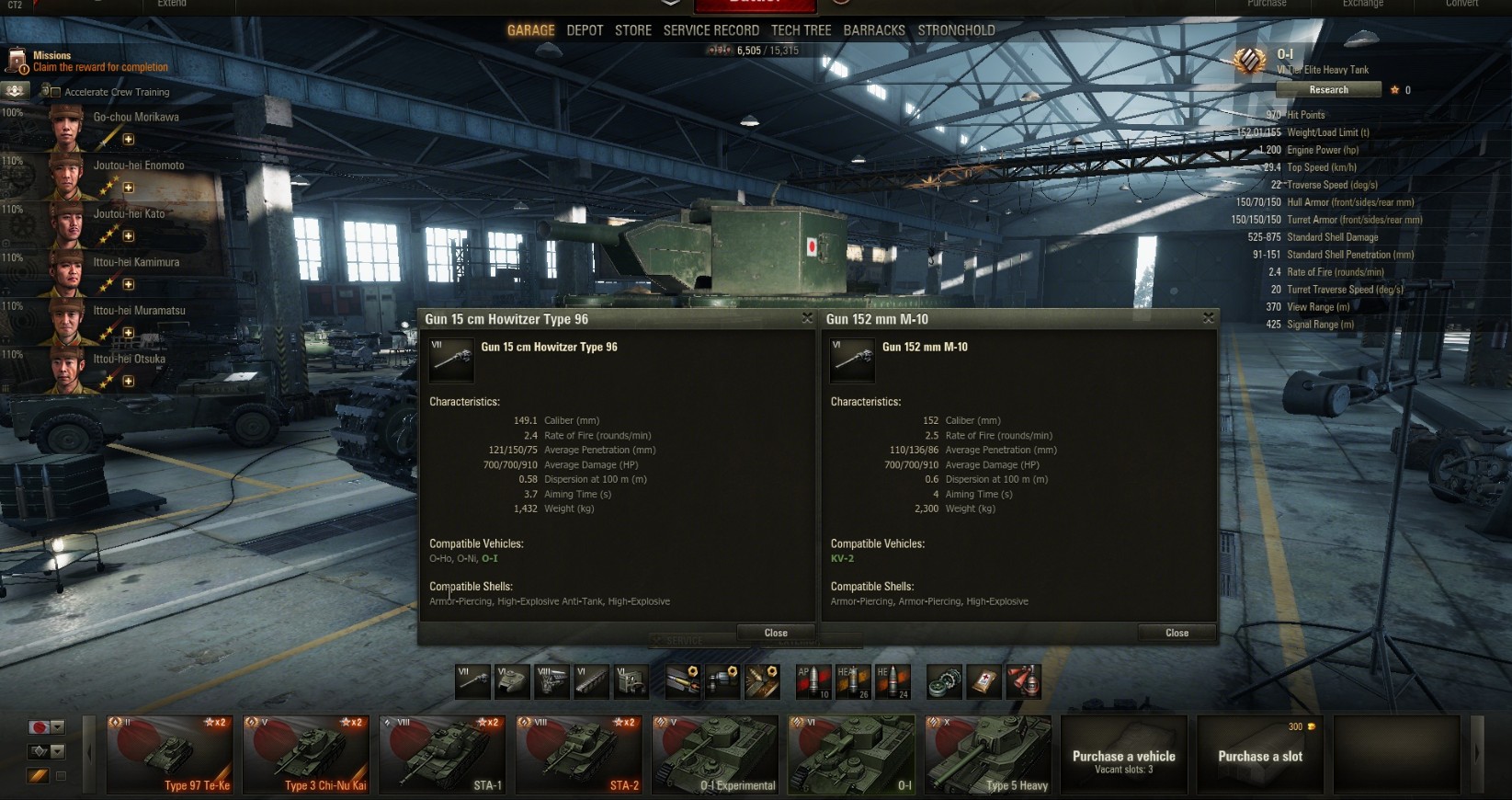Close the Howitzer Type 96 window
The height and width of the screenshot is (800, 1512).
point(807,318)
